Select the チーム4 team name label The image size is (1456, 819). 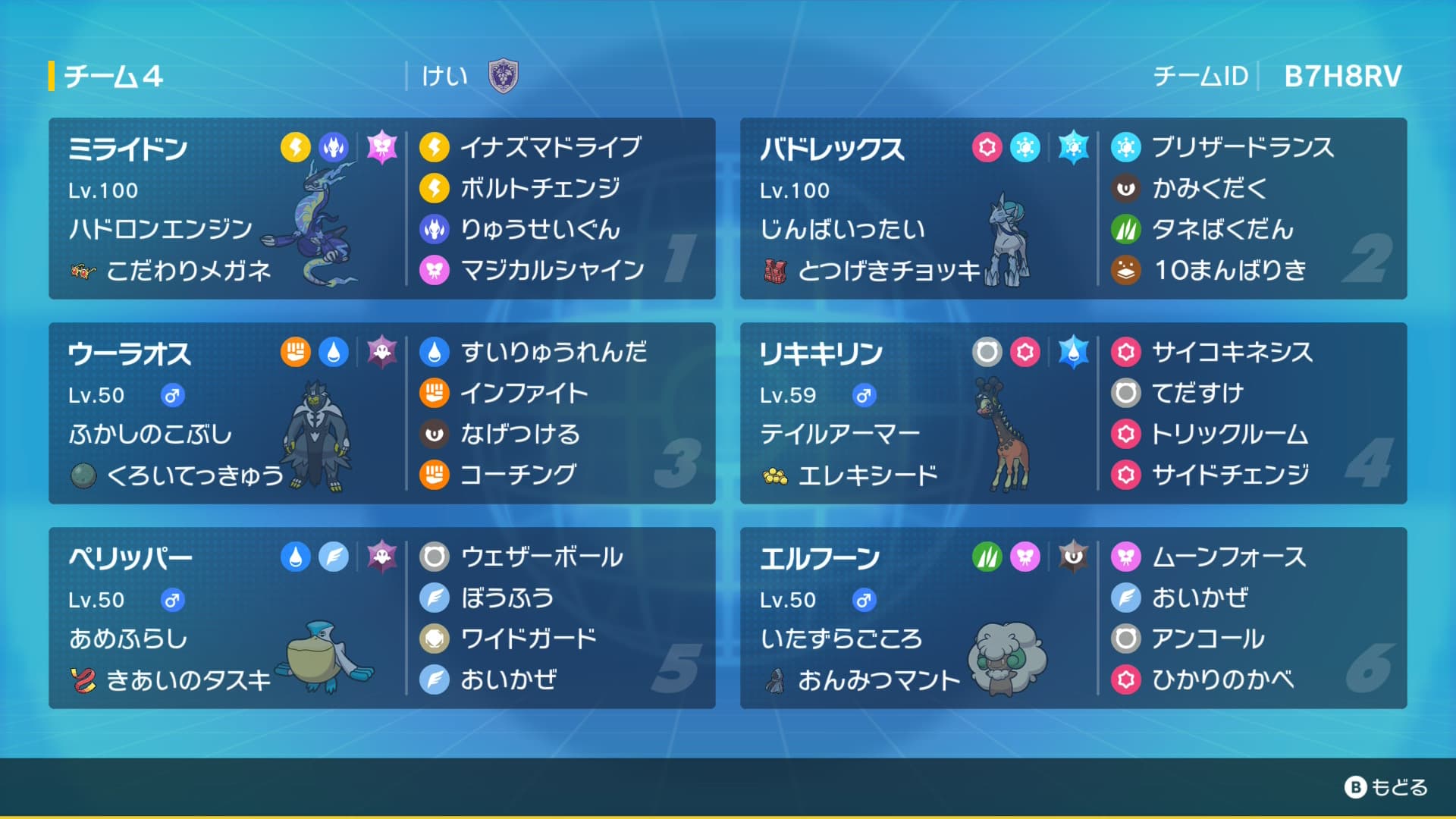tap(114, 74)
